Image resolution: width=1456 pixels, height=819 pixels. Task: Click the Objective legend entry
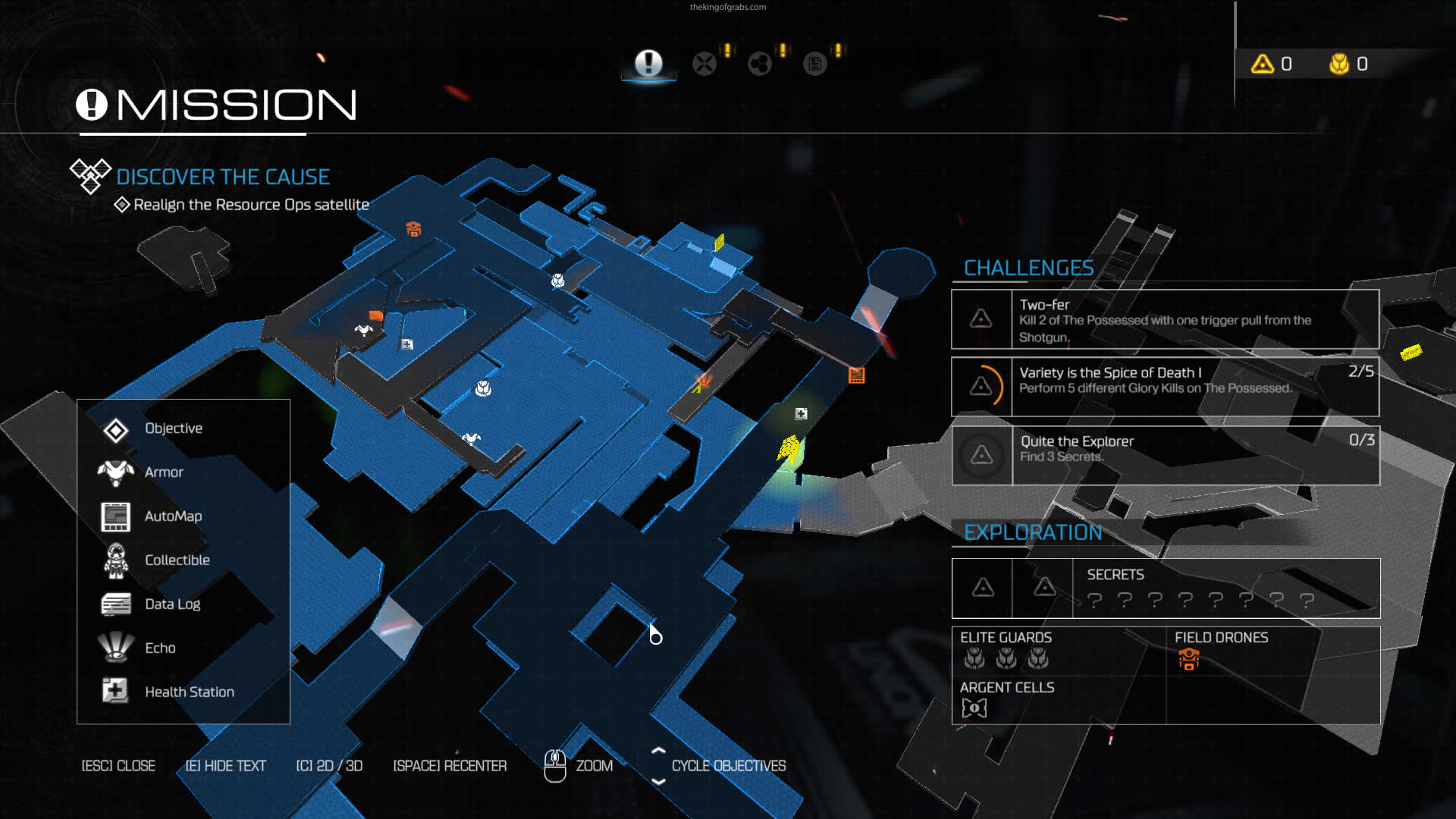(173, 428)
